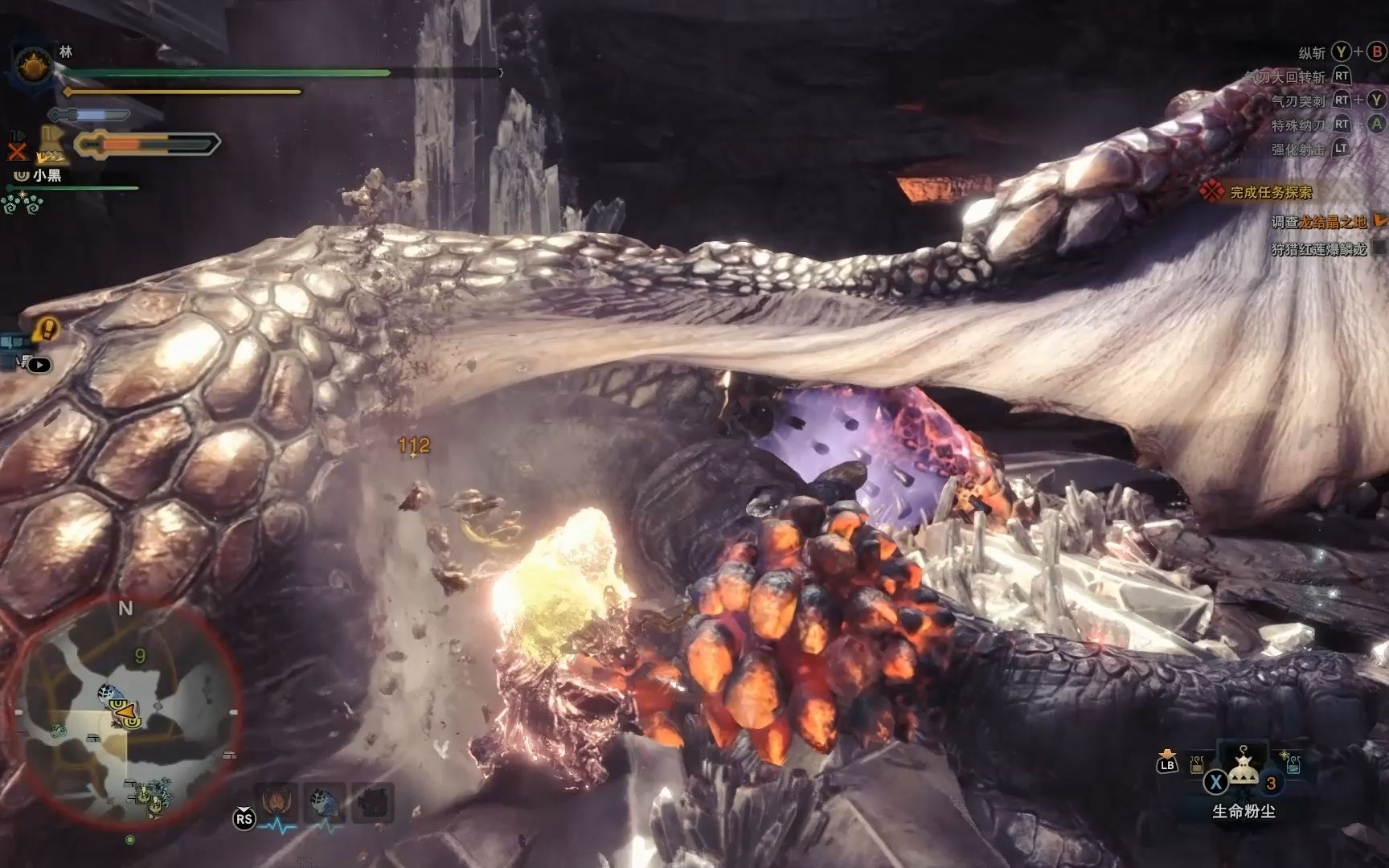Select the 调查龙结晶之地 objective line
The height and width of the screenshot is (868, 1389).
coord(1318,222)
